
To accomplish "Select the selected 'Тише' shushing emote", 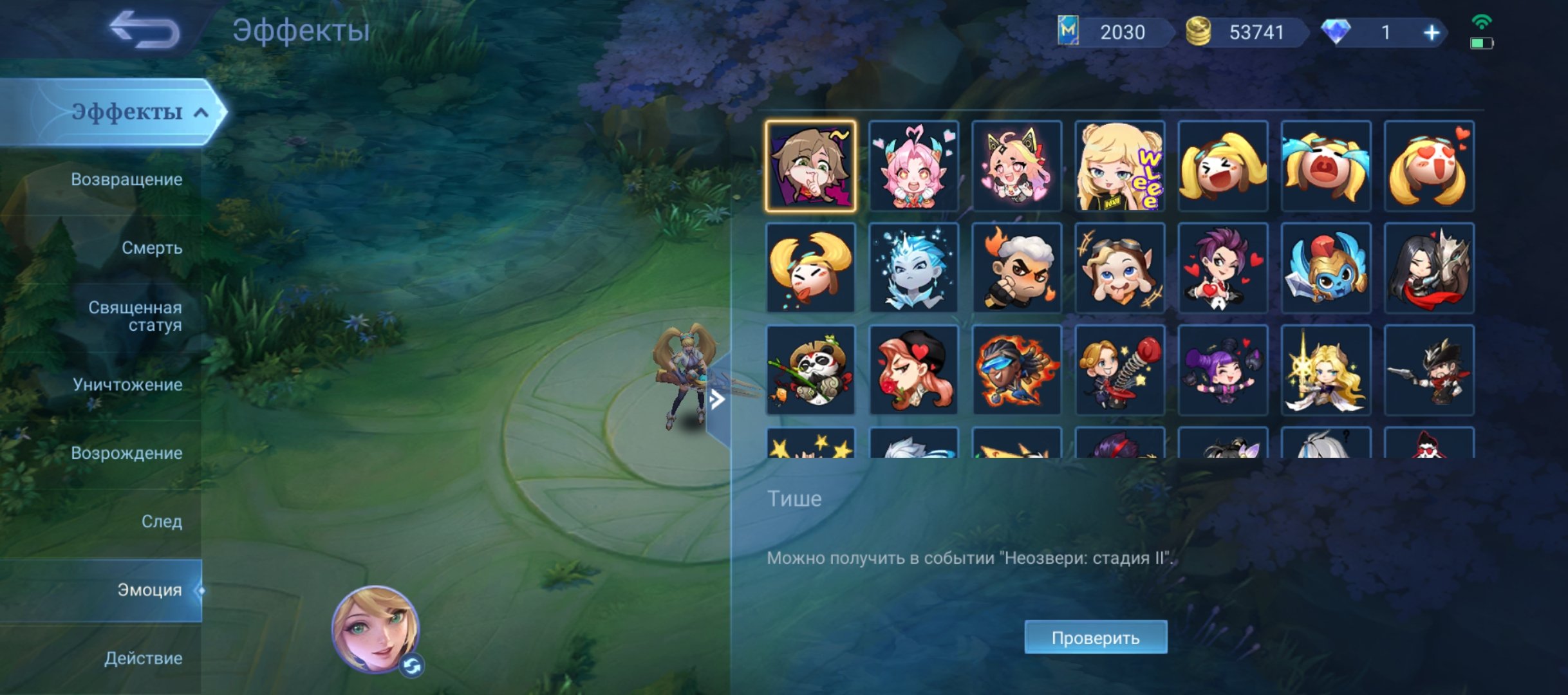I will pos(811,167).
